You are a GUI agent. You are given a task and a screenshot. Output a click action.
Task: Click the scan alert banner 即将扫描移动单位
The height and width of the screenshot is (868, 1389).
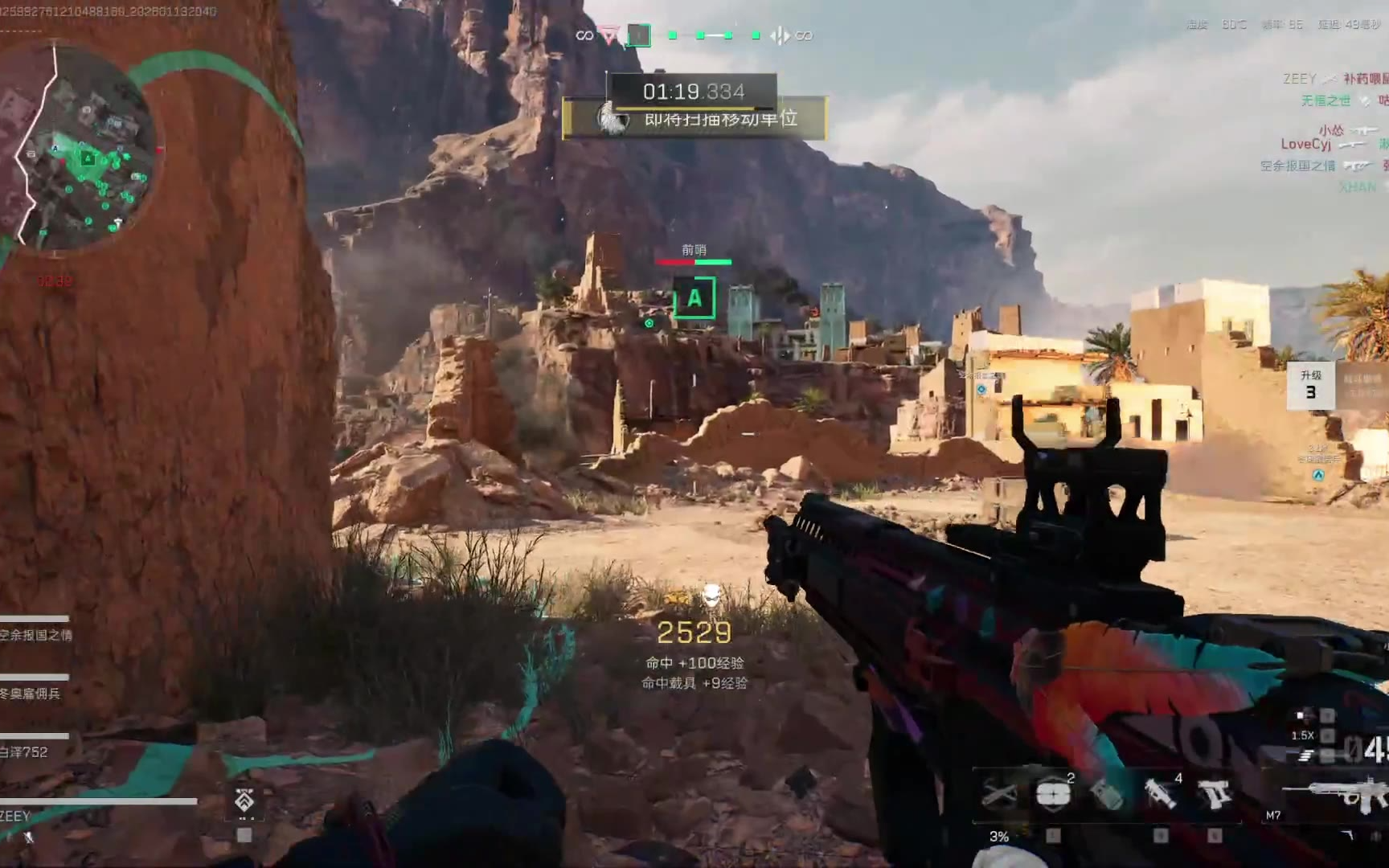(x=695, y=119)
